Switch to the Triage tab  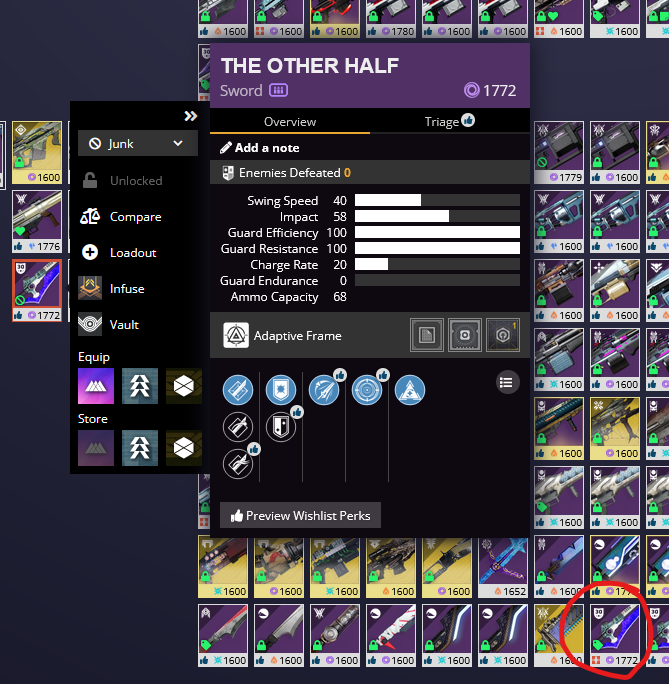tap(449, 122)
